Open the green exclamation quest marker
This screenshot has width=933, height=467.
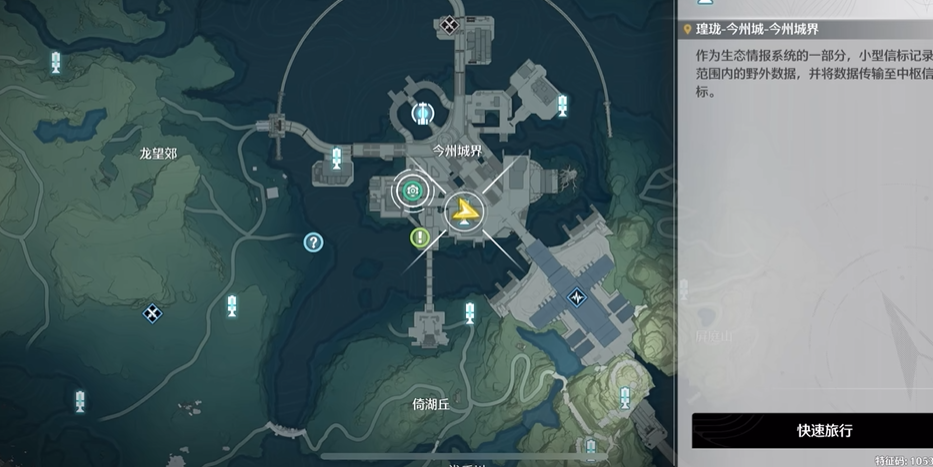(420, 238)
